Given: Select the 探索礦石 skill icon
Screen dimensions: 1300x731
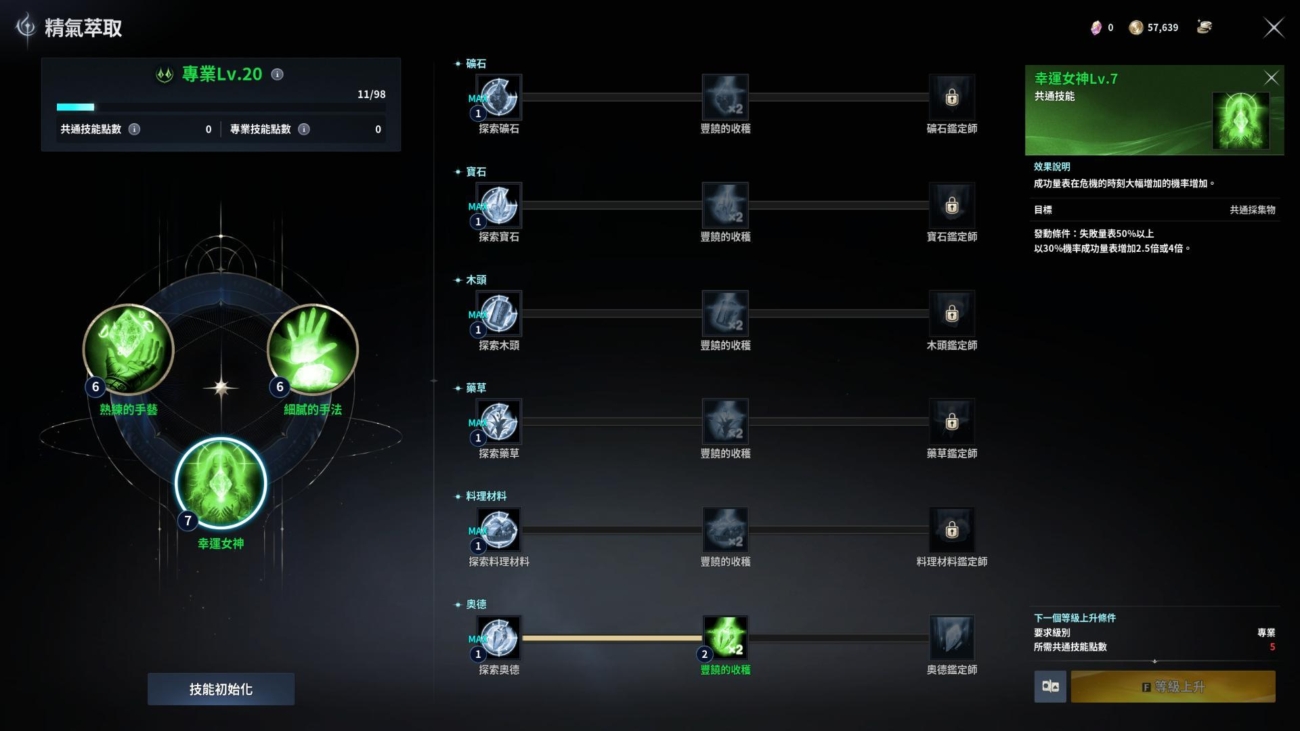Looking at the screenshot, I should coord(497,97).
